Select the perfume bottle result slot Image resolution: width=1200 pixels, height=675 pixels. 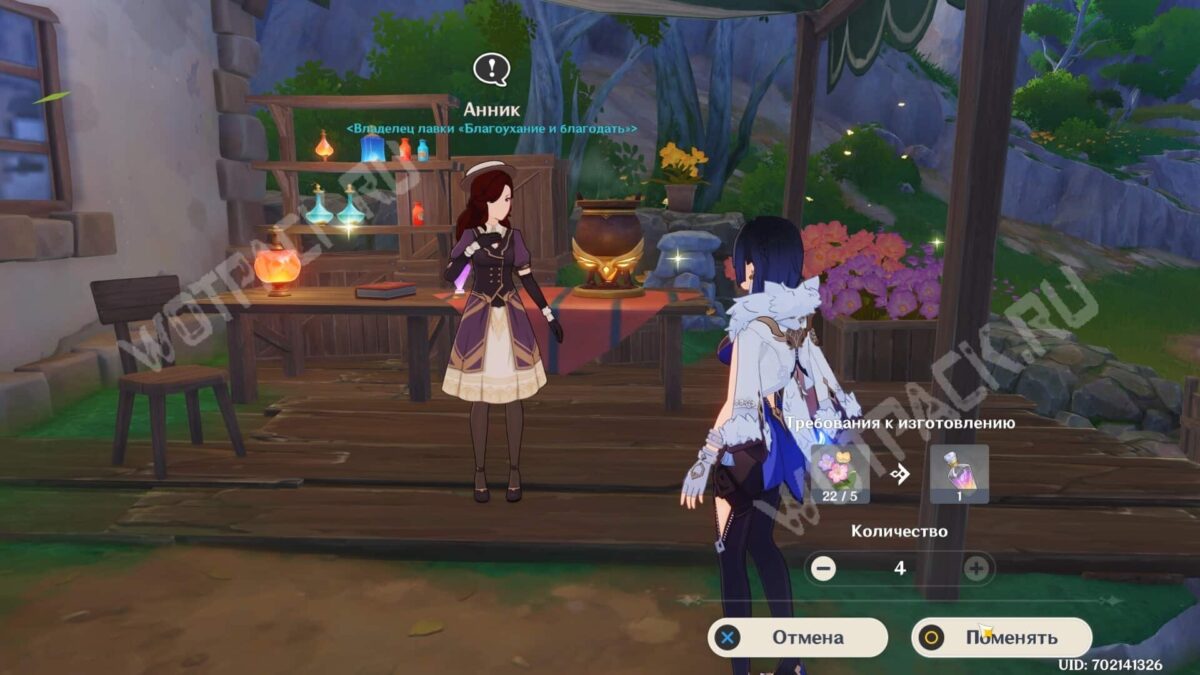[x=959, y=474]
